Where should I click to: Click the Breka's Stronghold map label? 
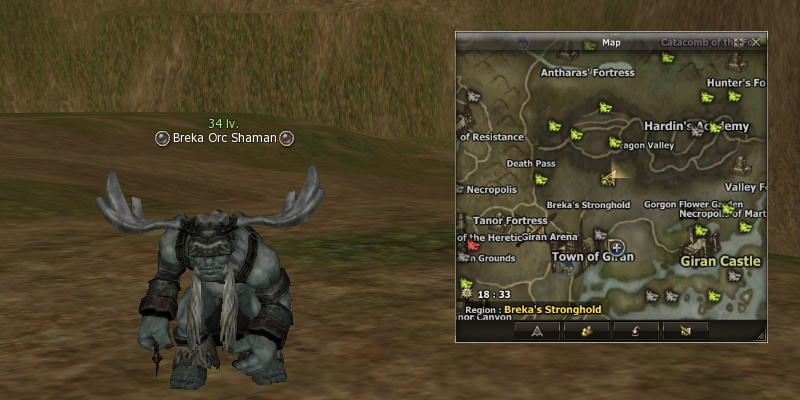click(588, 205)
